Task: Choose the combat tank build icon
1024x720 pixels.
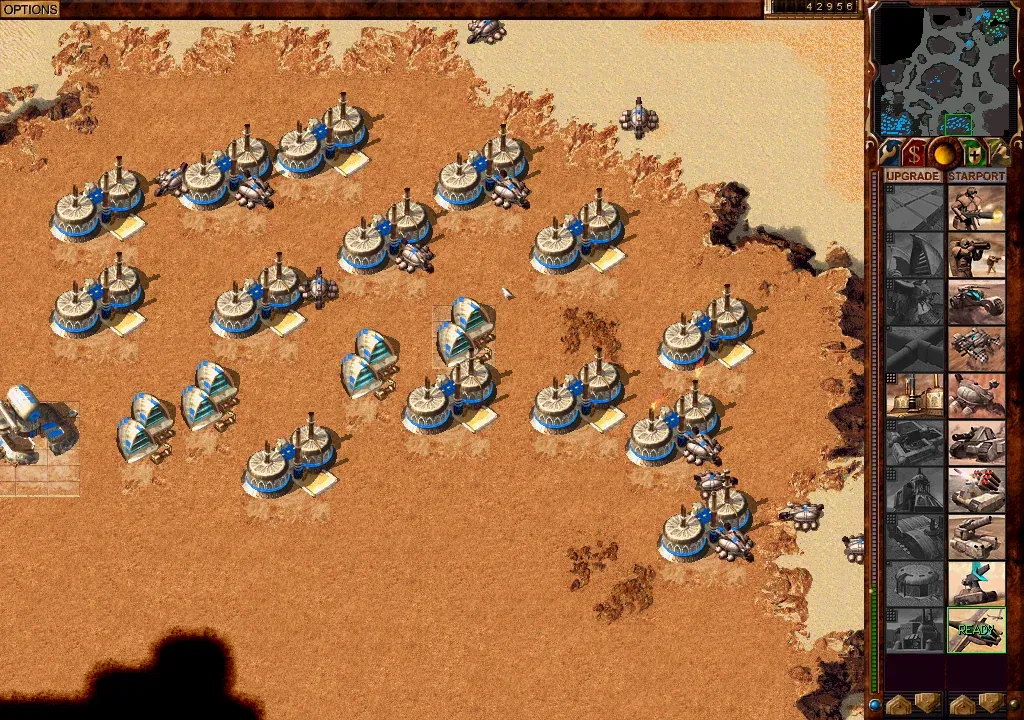Action: pyautogui.click(x=976, y=443)
